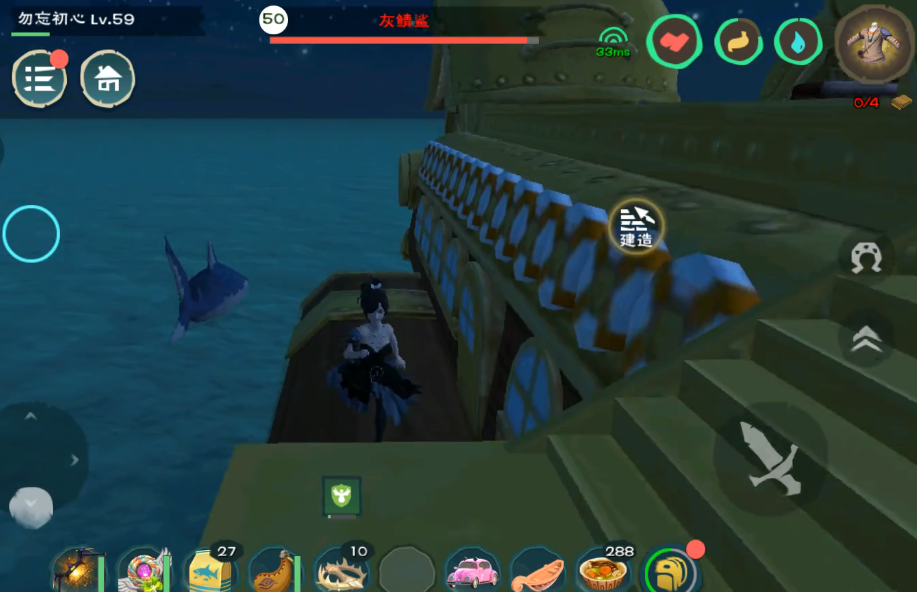Check the yellow stomach hunger icon

[x=737, y=43]
